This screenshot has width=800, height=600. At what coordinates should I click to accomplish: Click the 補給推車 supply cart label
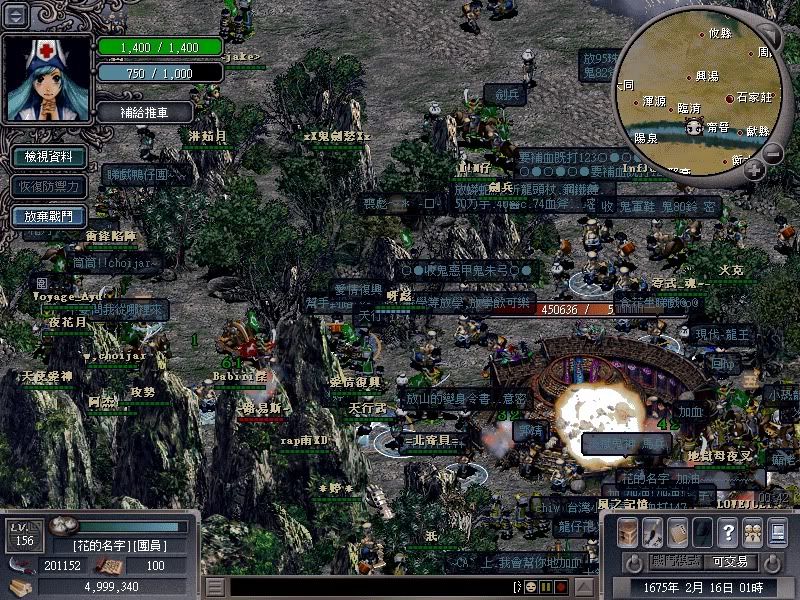tap(144, 112)
